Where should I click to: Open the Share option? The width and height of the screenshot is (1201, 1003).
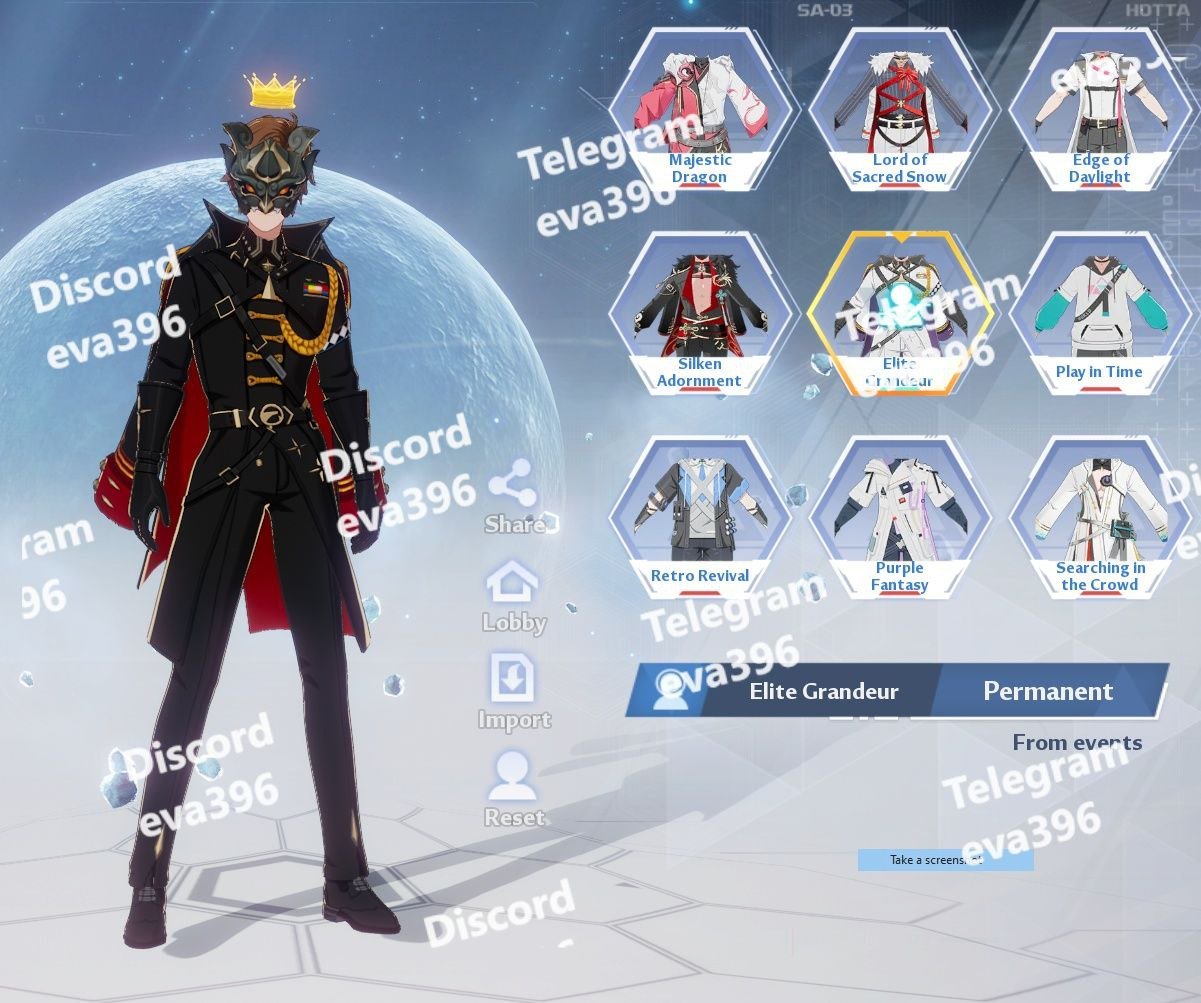(x=514, y=494)
